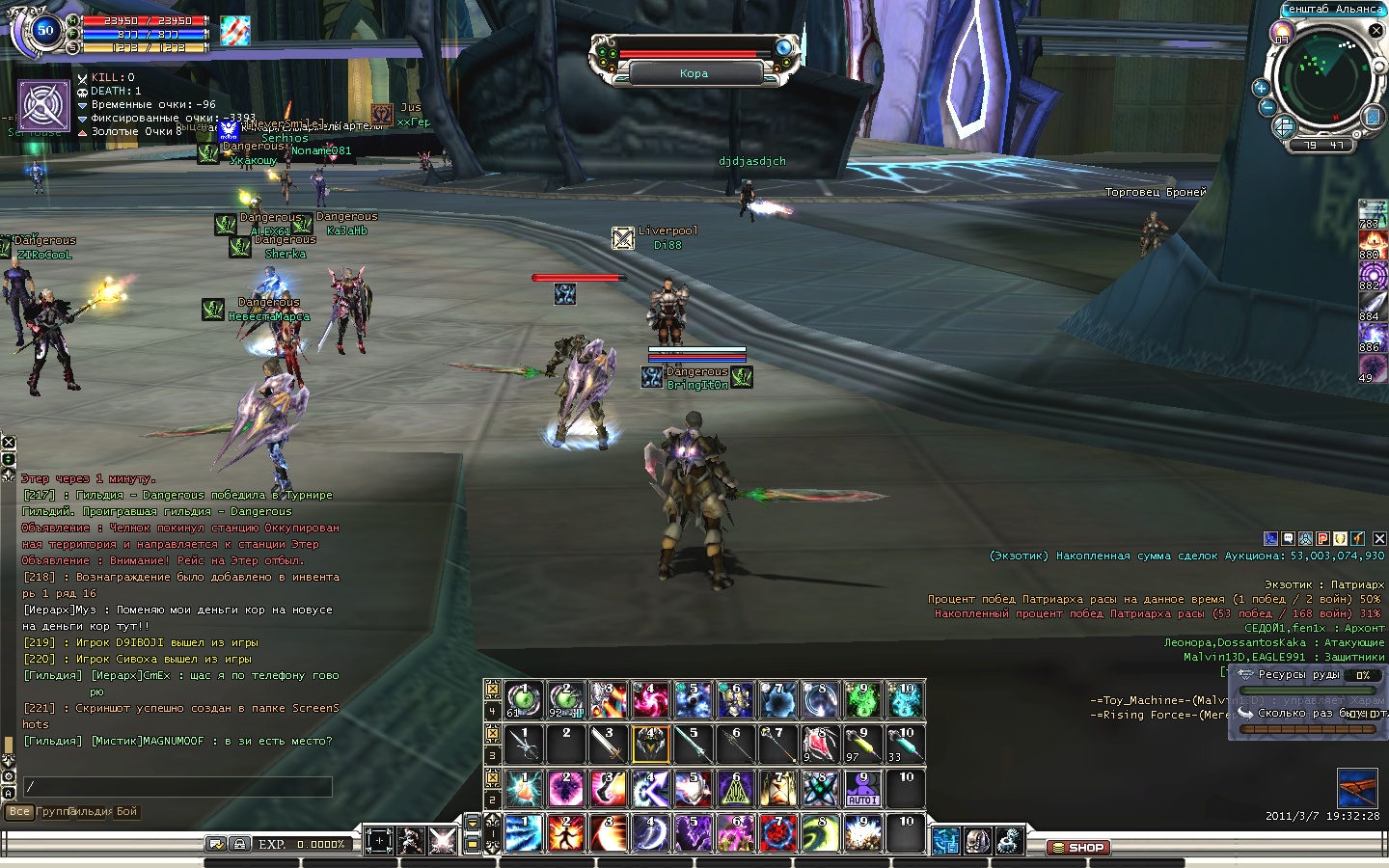Cast the red orb skill in bottom row
This screenshot has height=868, width=1389.
[777, 833]
